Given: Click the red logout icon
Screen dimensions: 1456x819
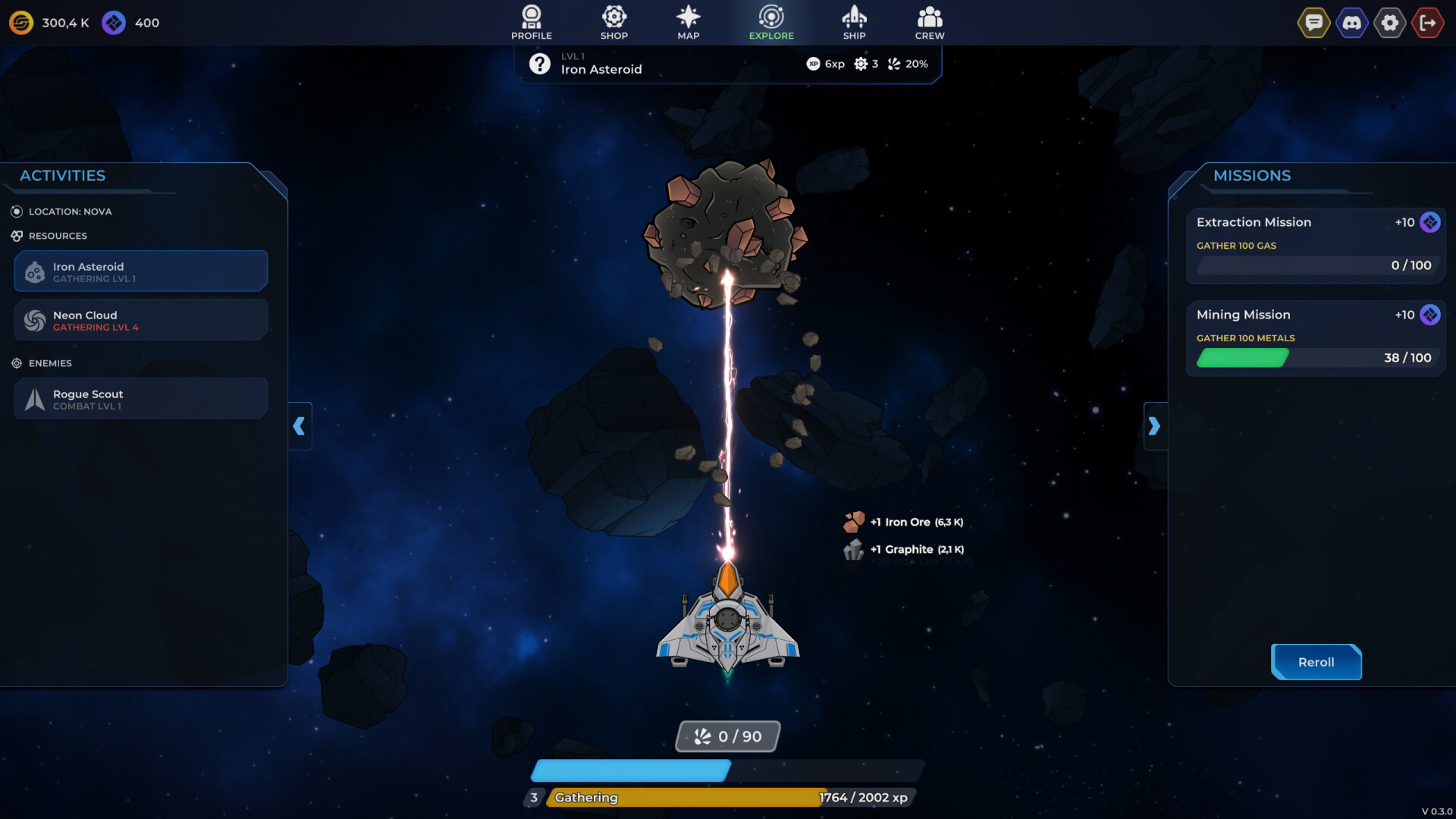Looking at the screenshot, I should (x=1428, y=22).
